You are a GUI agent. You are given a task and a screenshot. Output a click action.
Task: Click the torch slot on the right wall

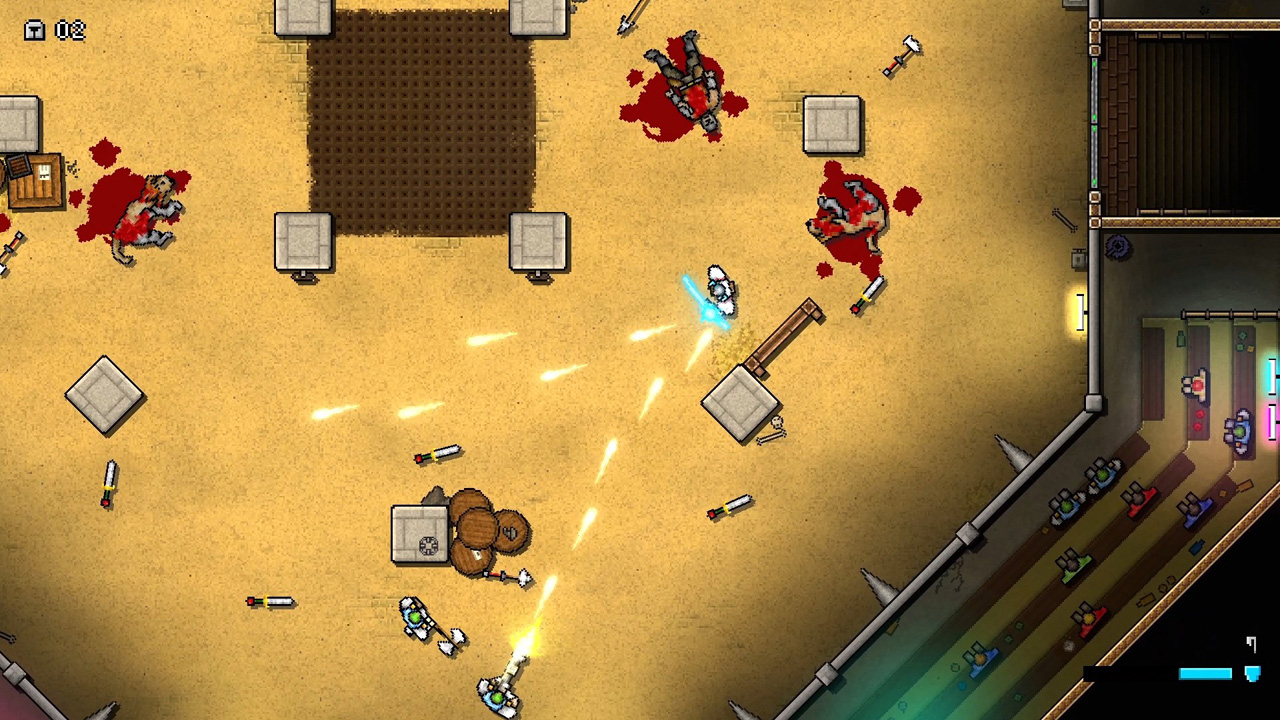[1083, 310]
